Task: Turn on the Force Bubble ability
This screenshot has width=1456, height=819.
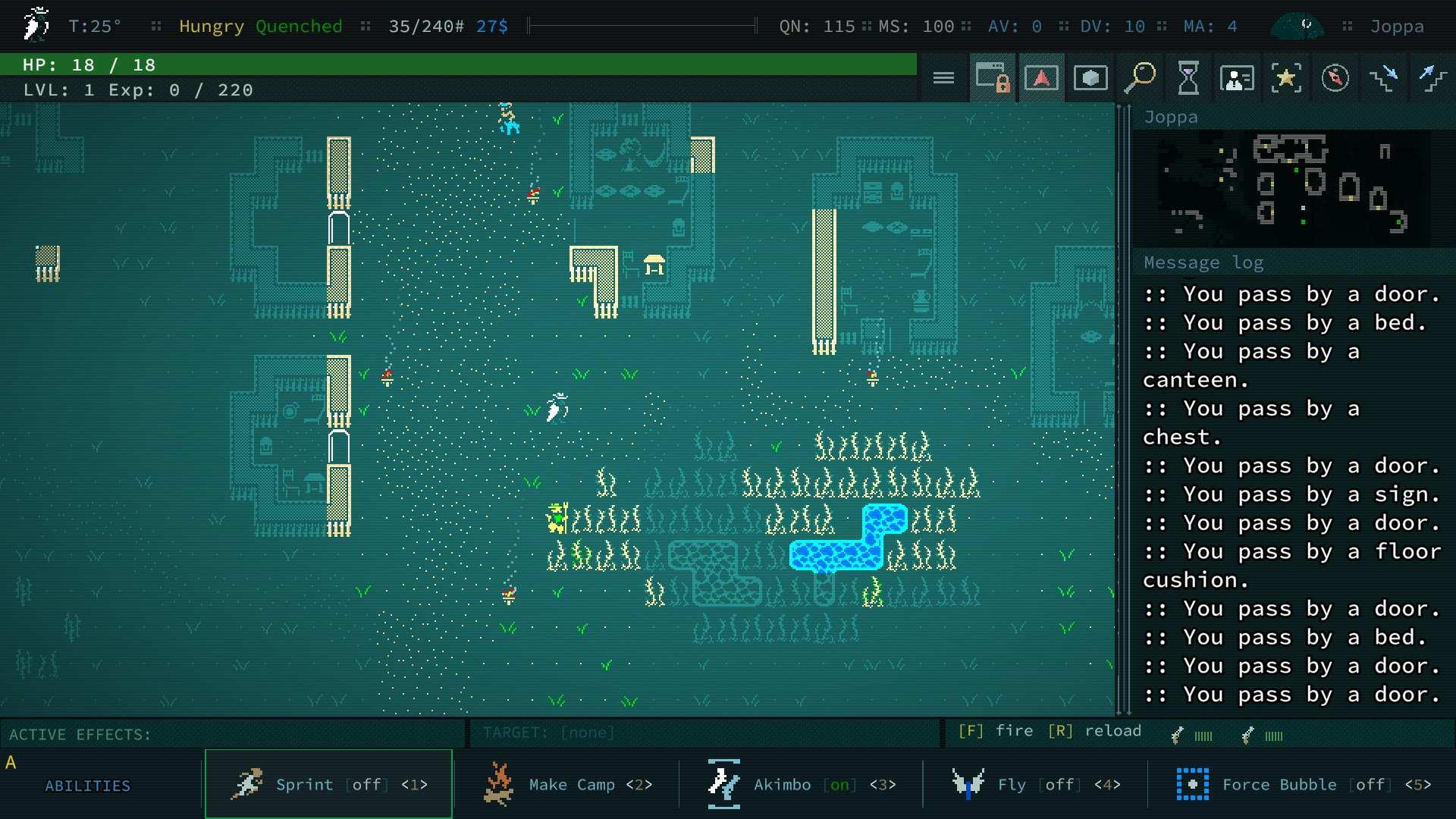Action: pyautogui.click(x=1303, y=784)
